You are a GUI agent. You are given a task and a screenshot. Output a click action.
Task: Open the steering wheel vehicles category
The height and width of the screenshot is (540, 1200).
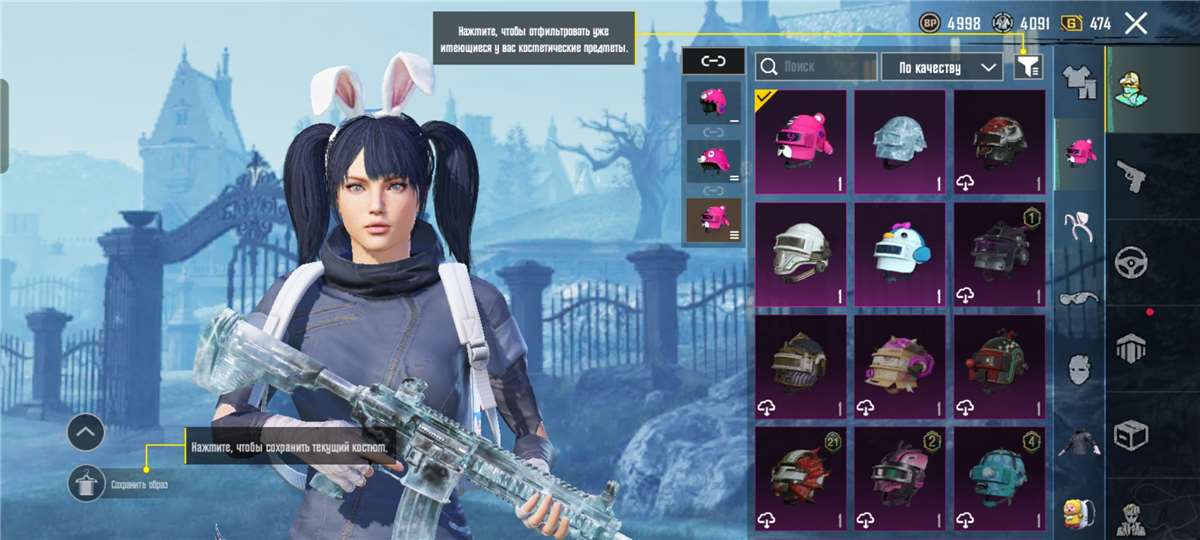(x=1131, y=262)
